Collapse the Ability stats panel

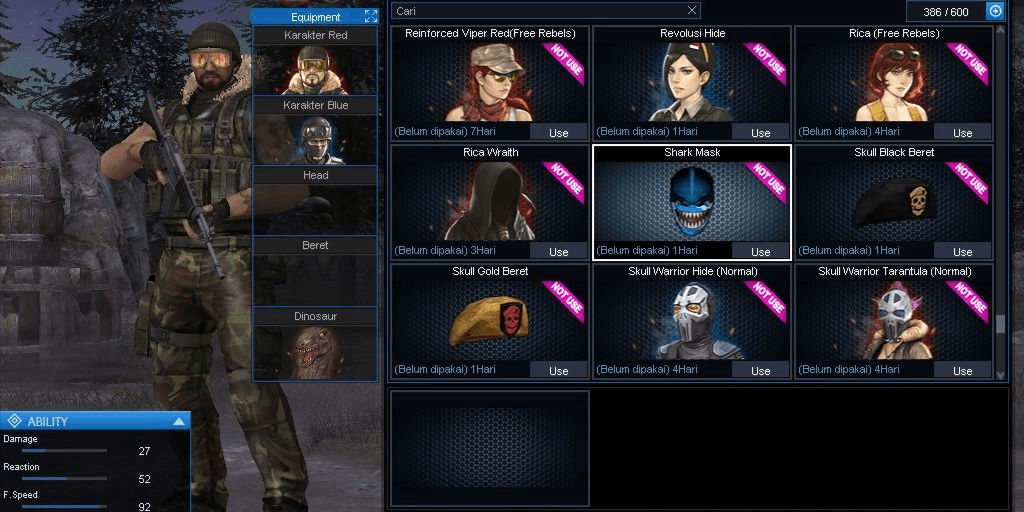pos(178,421)
